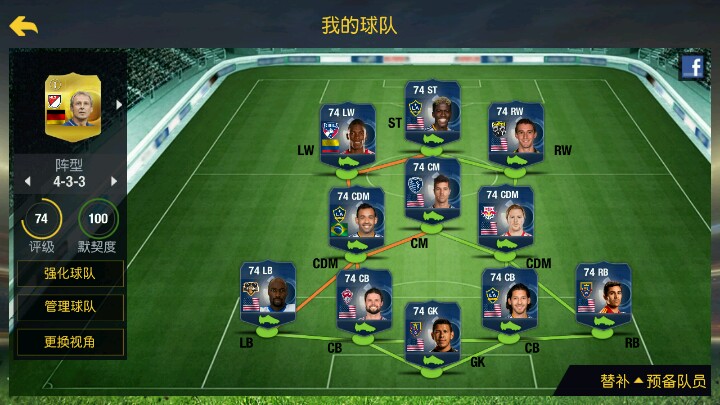
Task: Choose the 74 LW player card
Action: click(x=347, y=137)
